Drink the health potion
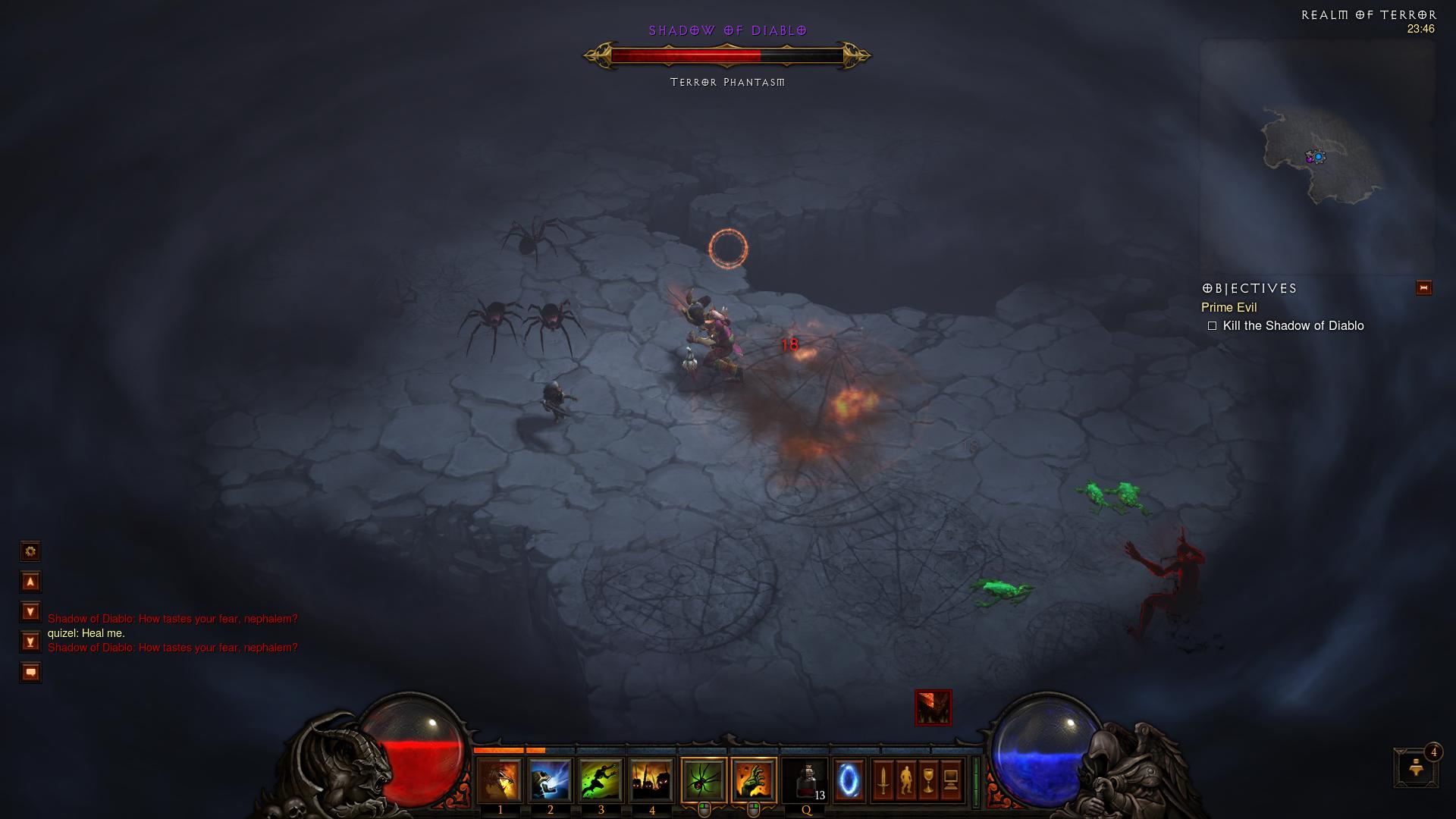 pyautogui.click(x=806, y=780)
